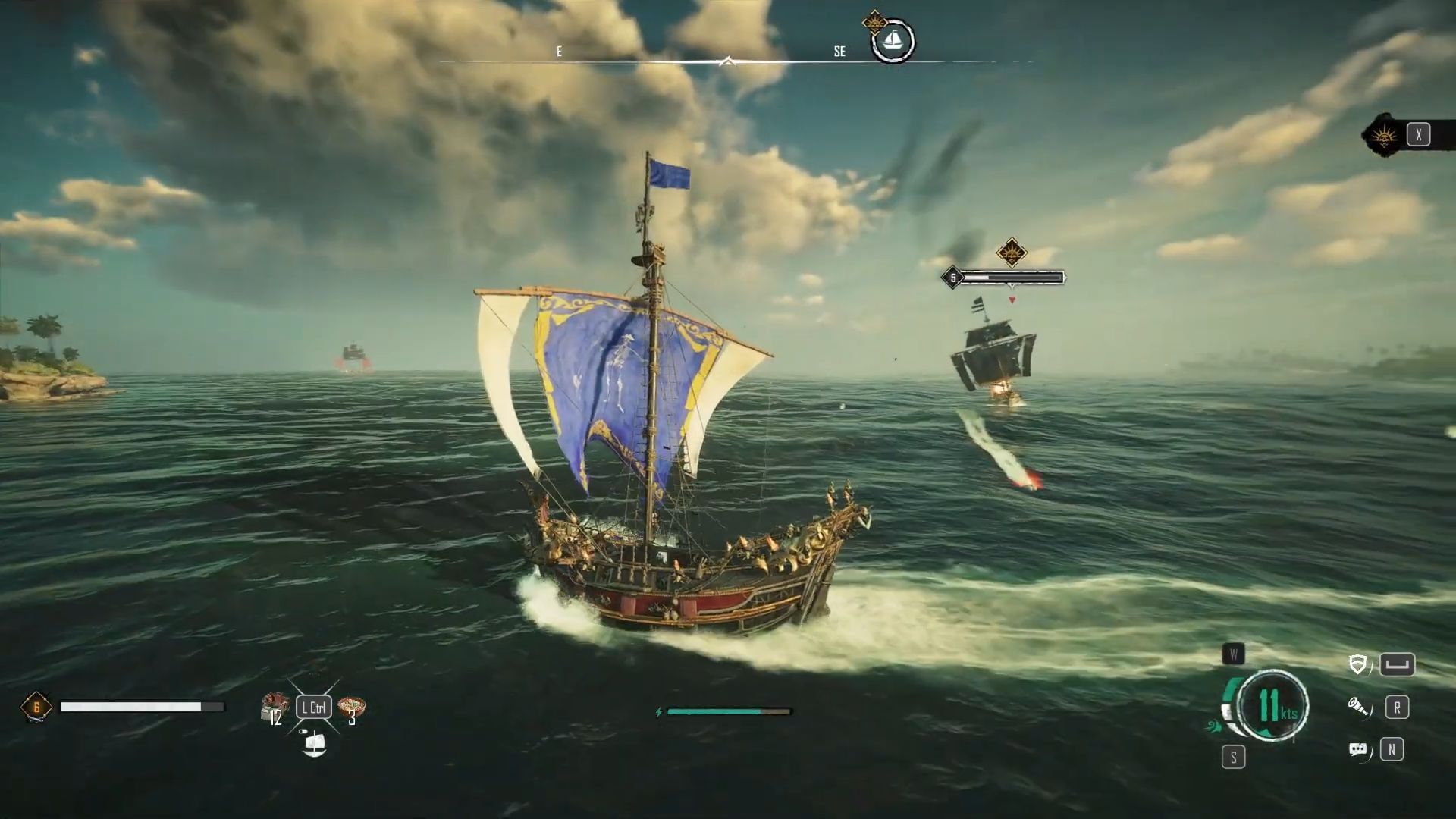Select the repair kit crate item

(273, 705)
